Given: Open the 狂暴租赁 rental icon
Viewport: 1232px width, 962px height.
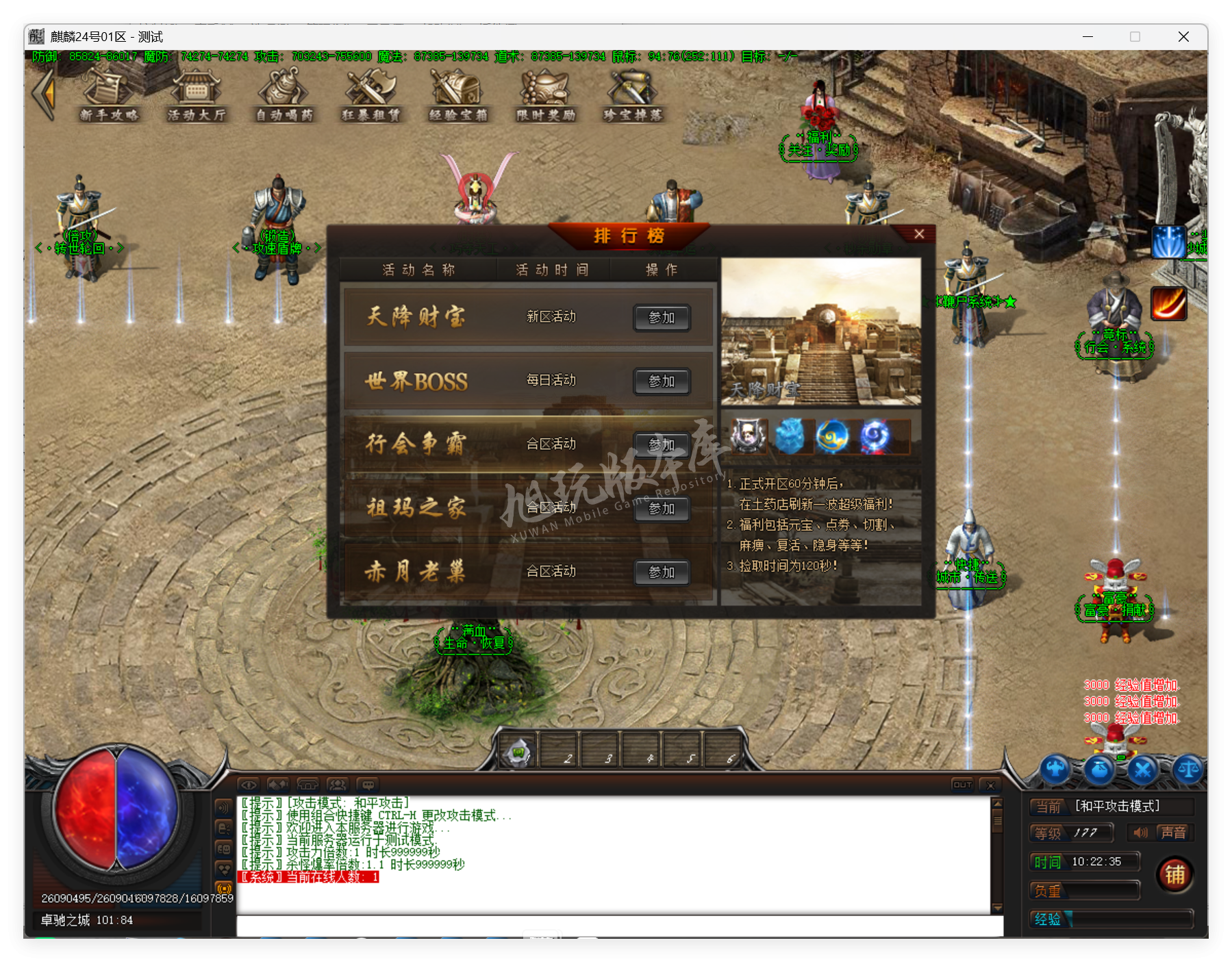Looking at the screenshot, I should point(370,96).
